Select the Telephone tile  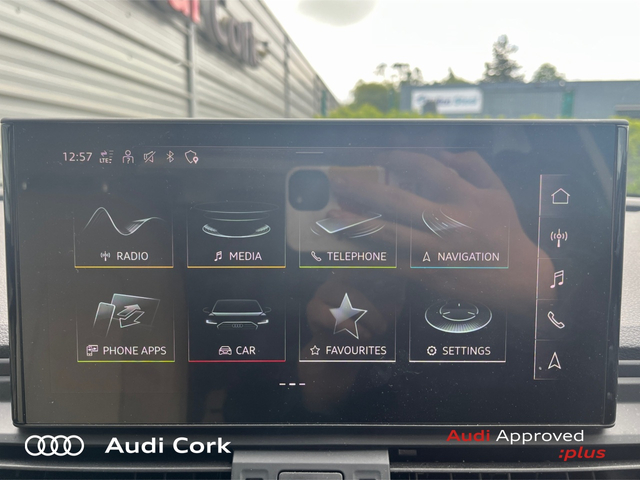(x=348, y=236)
